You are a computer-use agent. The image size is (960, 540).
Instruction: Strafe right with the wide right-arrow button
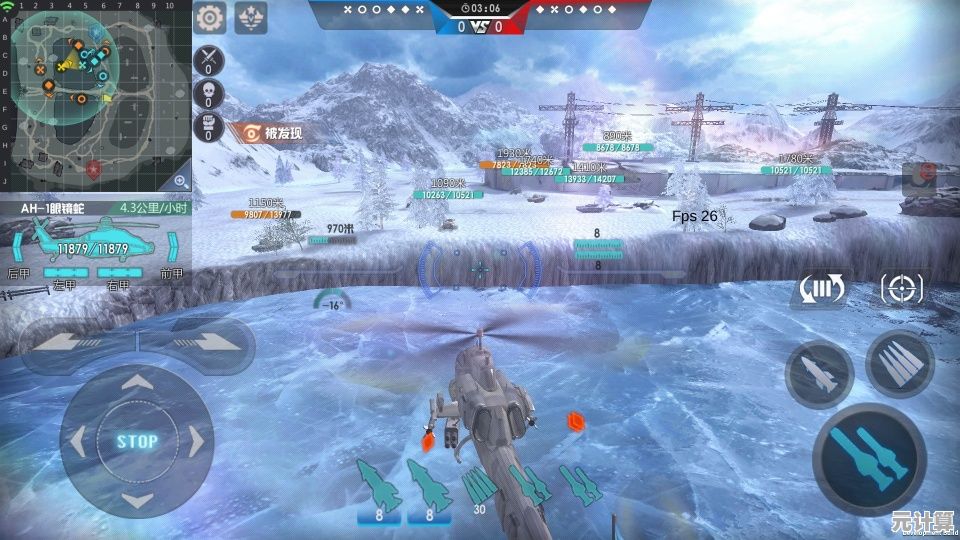click(x=203, y=340)
